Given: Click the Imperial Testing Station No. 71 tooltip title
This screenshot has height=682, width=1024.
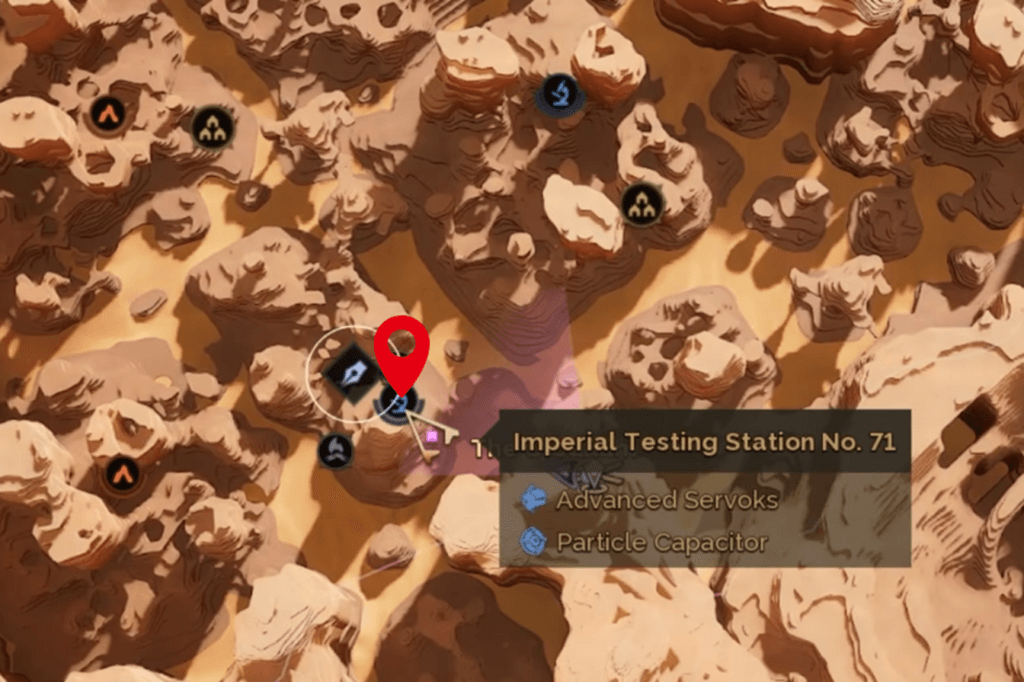Looking at the screenshot, I should [704, 441].
